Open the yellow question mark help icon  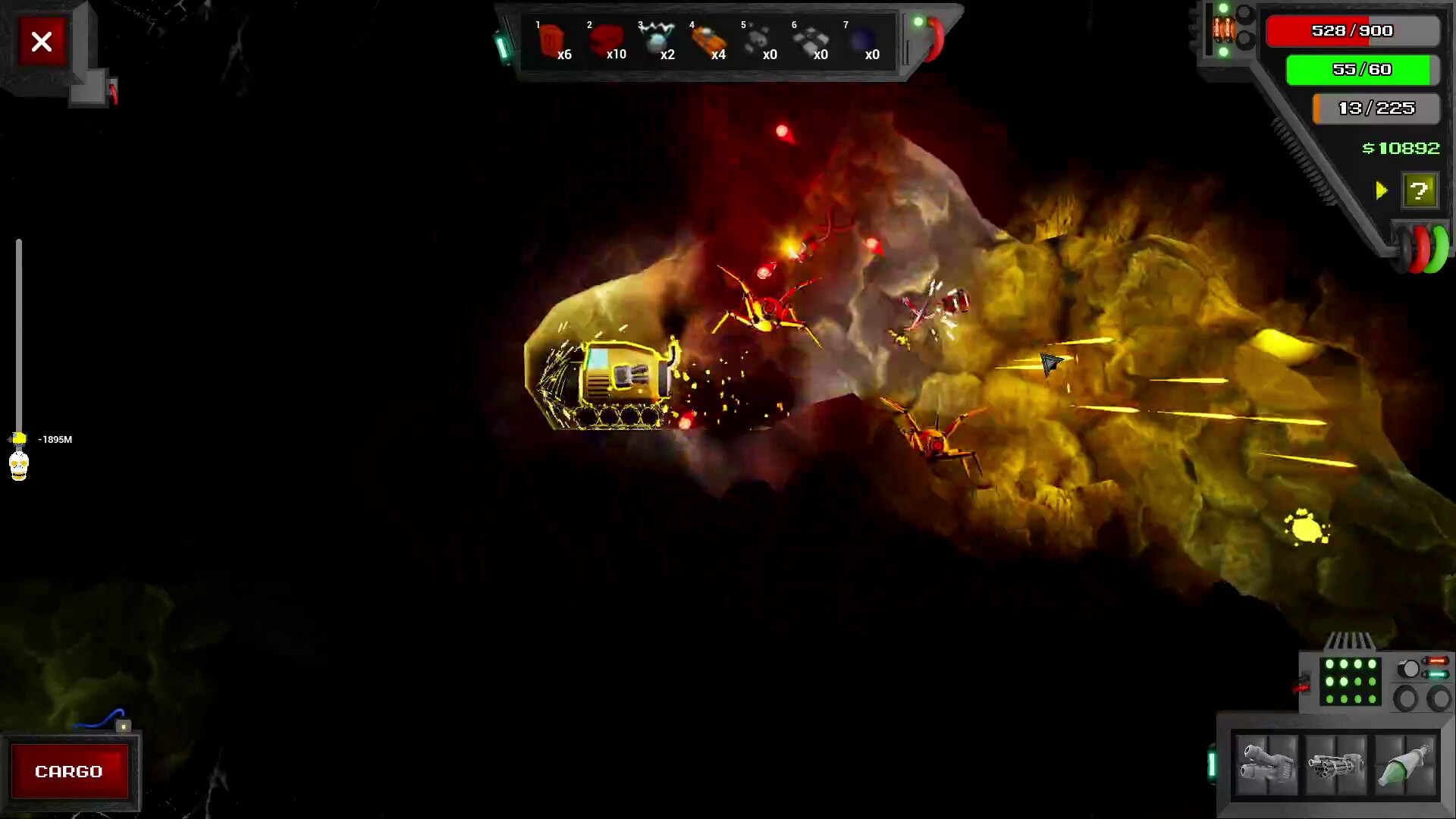pos(1420,191)
